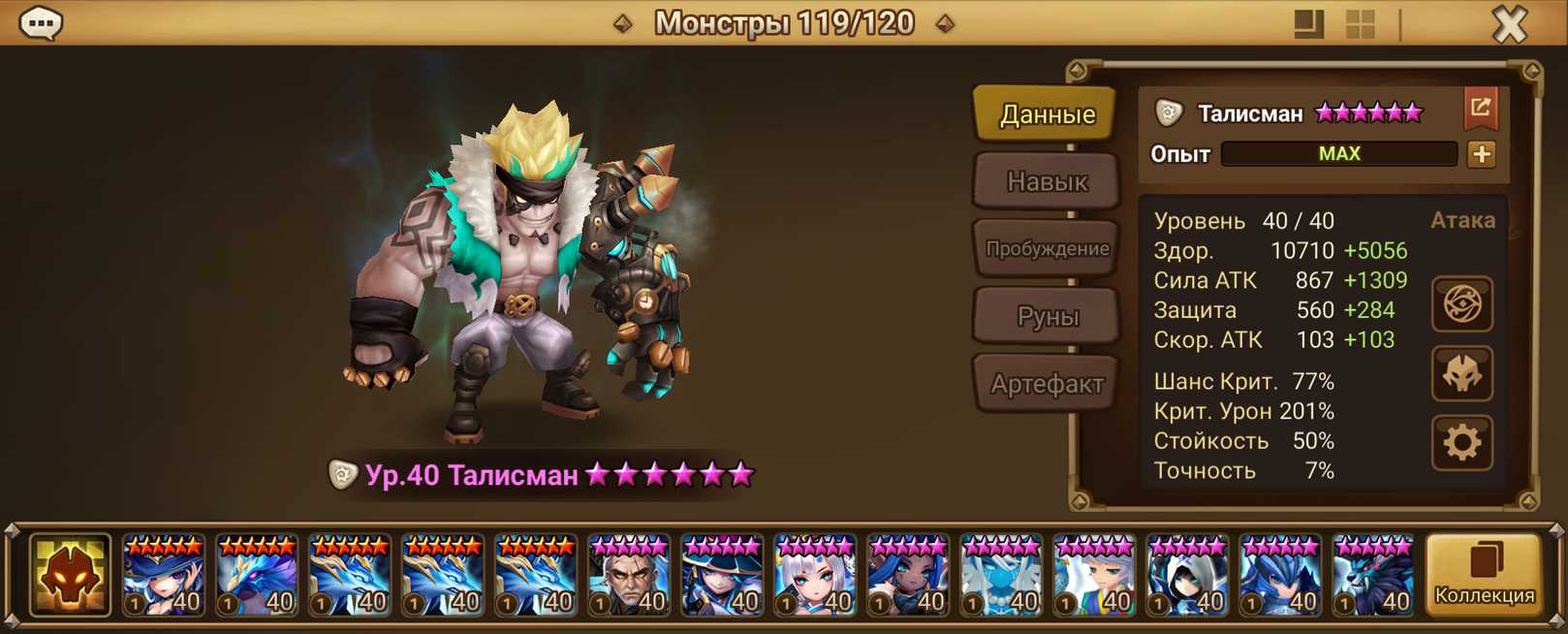Show the Руны tab

(x=1047, y=316)
